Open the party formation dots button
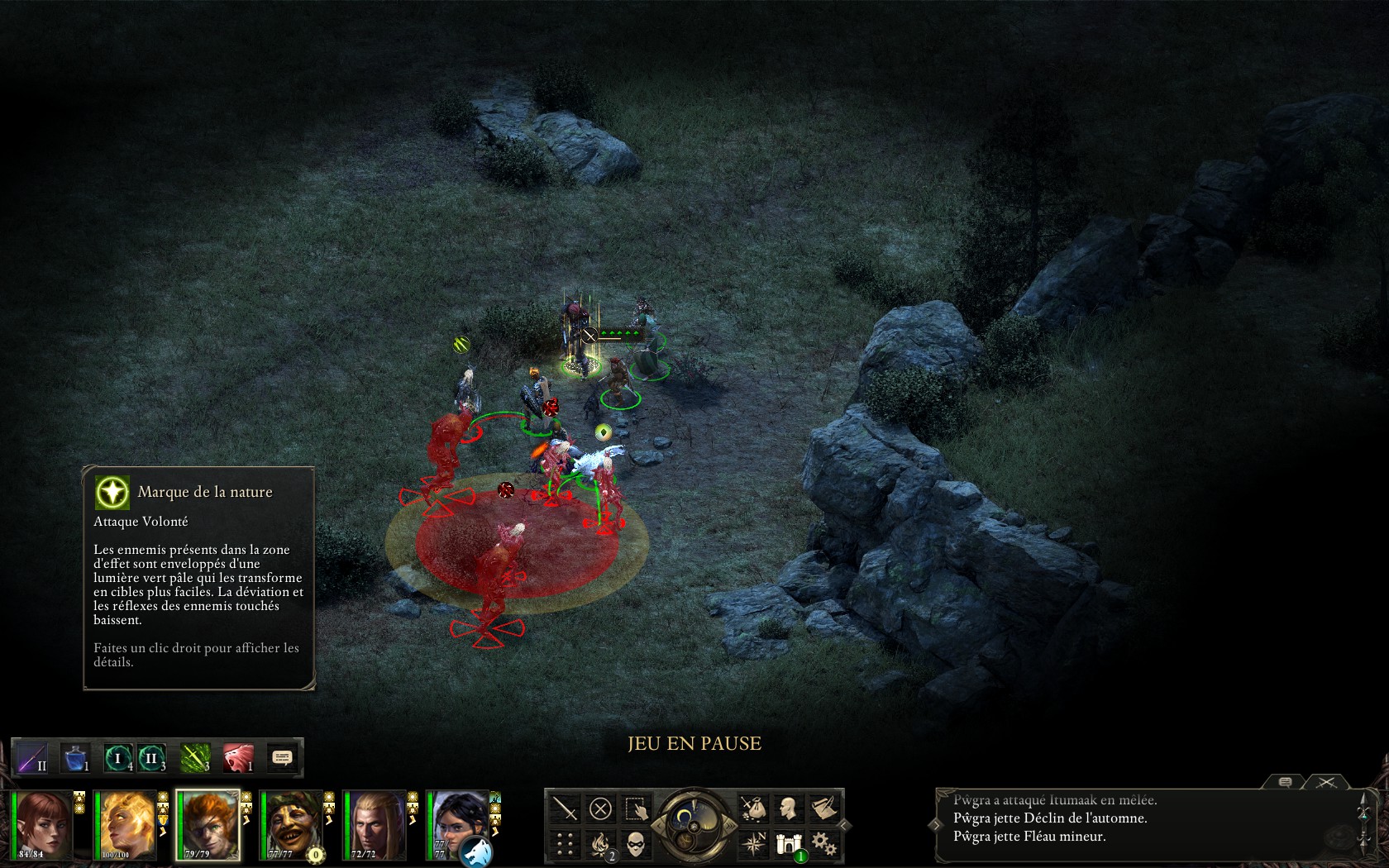Screen dimensions: 1389x868 [565, 844]
